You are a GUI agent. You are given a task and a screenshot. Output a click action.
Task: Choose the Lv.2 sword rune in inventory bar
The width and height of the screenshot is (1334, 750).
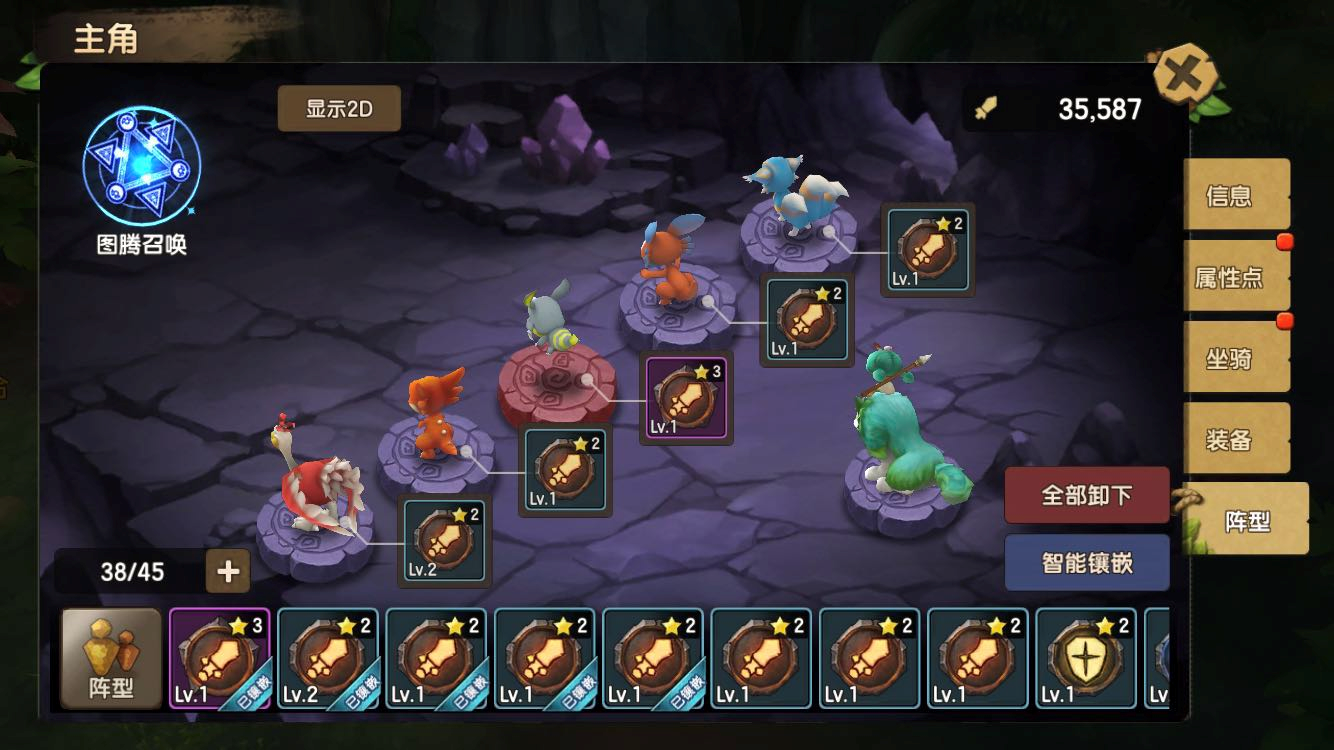327,658
